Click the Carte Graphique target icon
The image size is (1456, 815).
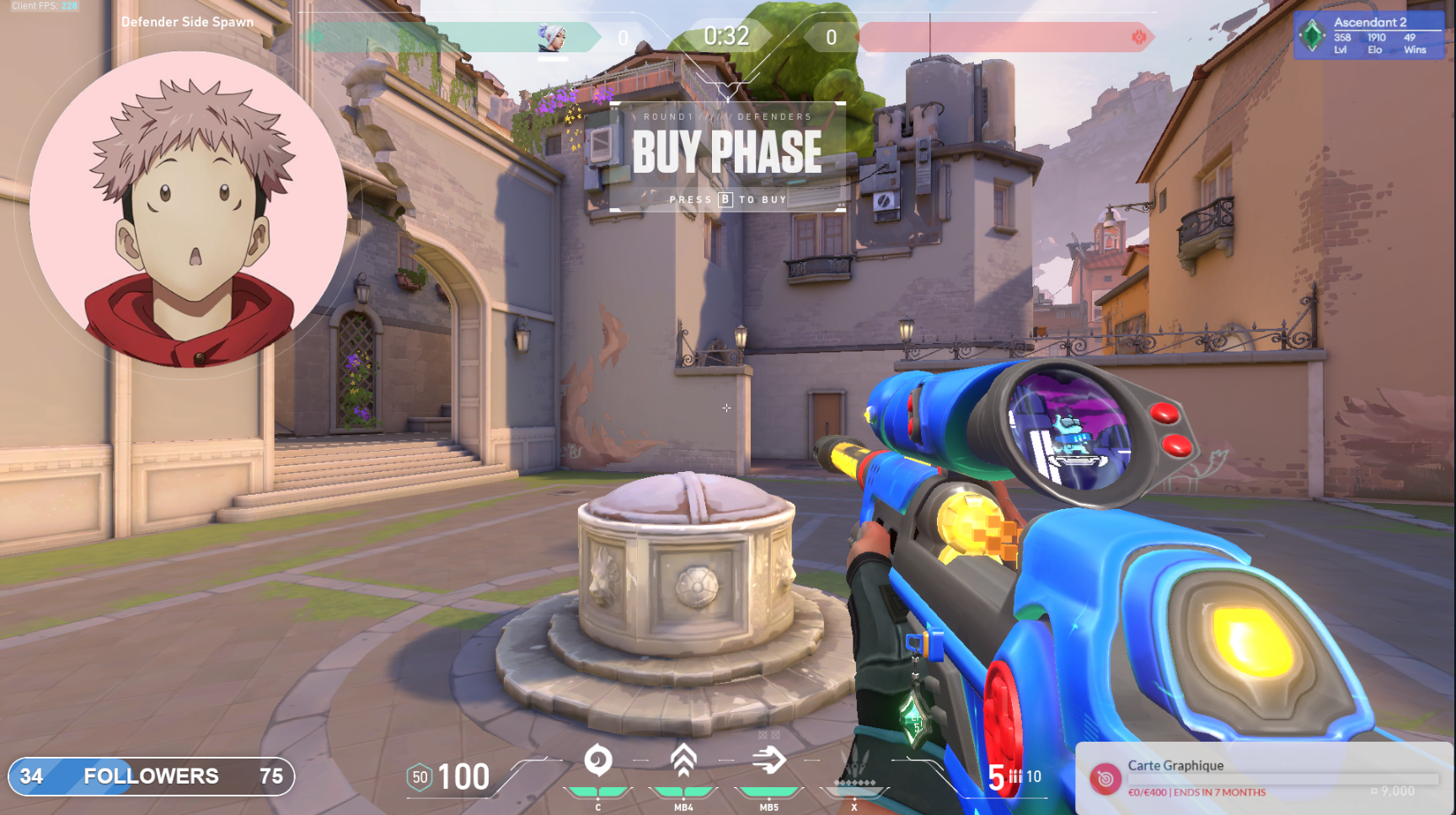pos(1107,778)
